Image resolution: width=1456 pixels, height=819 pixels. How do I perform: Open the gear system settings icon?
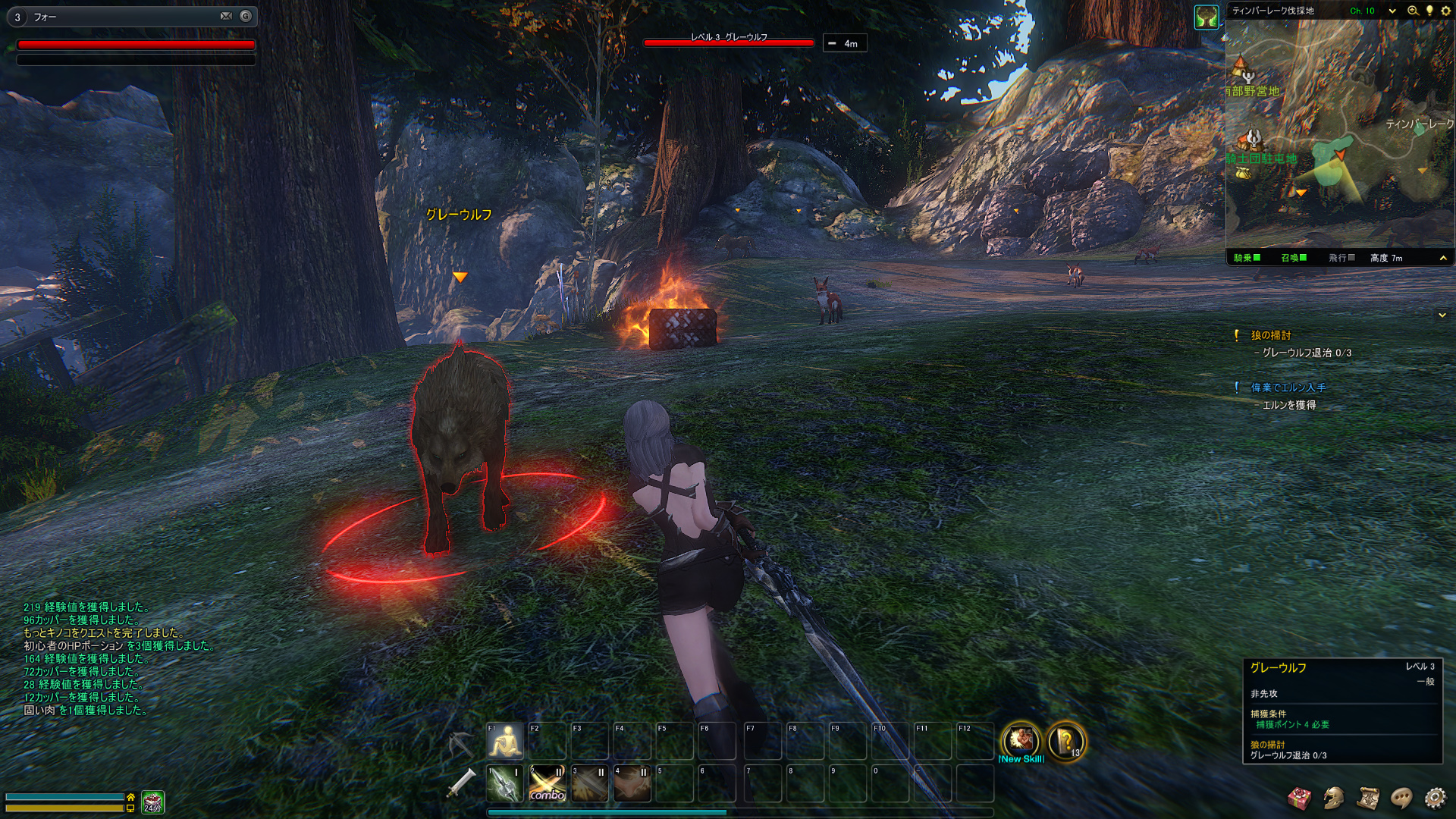pos(1436,797)
